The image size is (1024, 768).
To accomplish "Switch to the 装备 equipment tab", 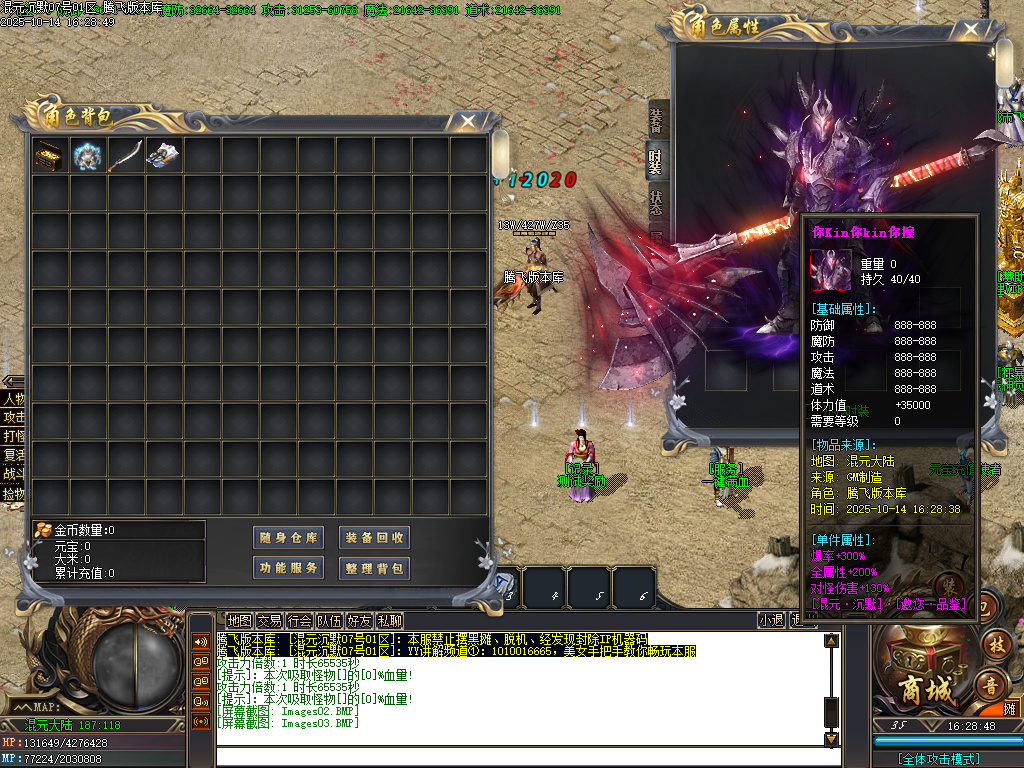I will pos(656,118).
